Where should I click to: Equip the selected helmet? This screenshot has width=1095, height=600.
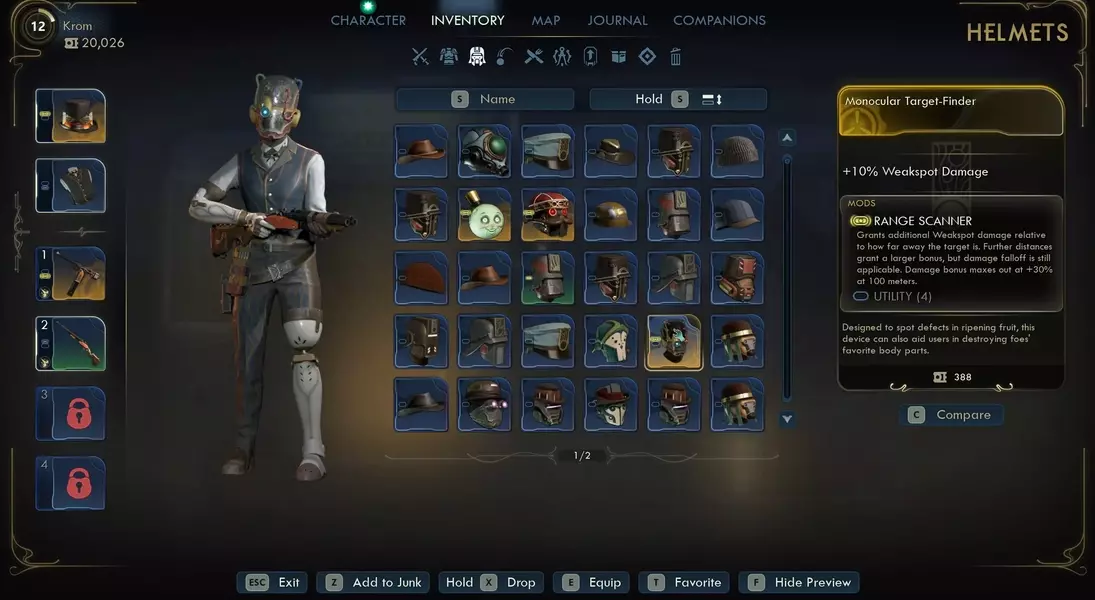coord(593,582)
